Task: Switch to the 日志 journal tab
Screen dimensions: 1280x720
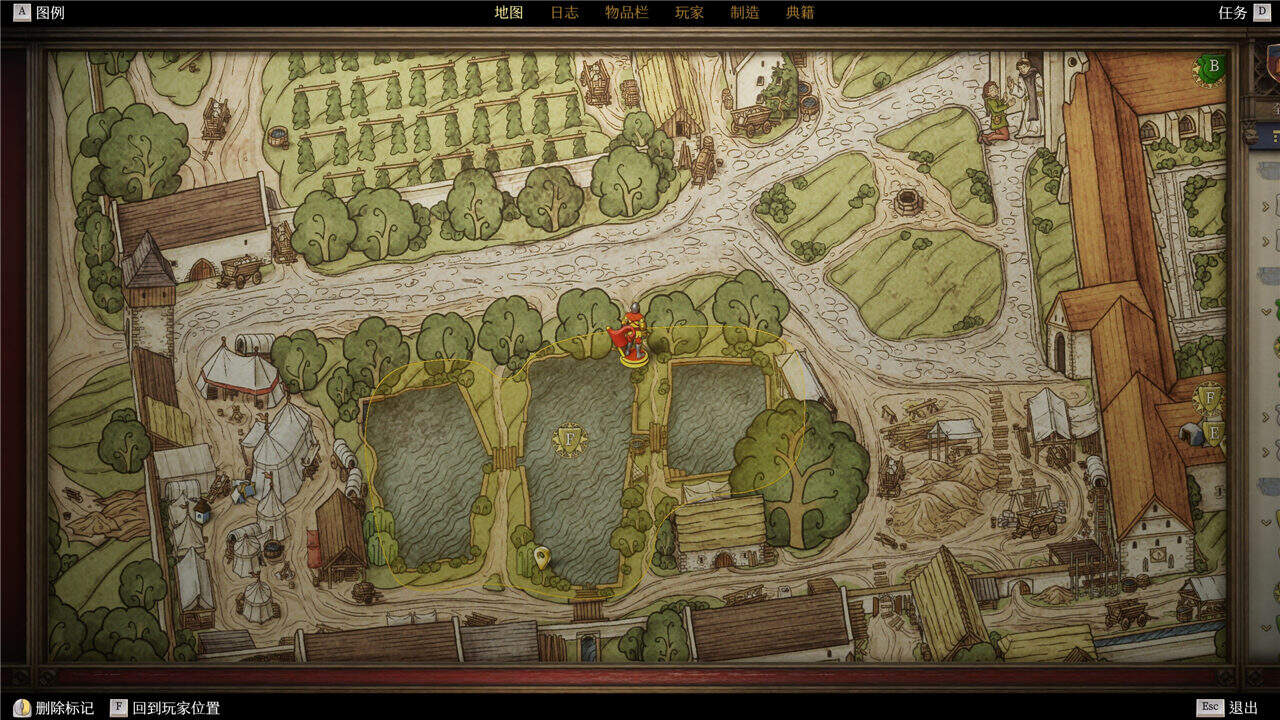Action: pos(564,13)
